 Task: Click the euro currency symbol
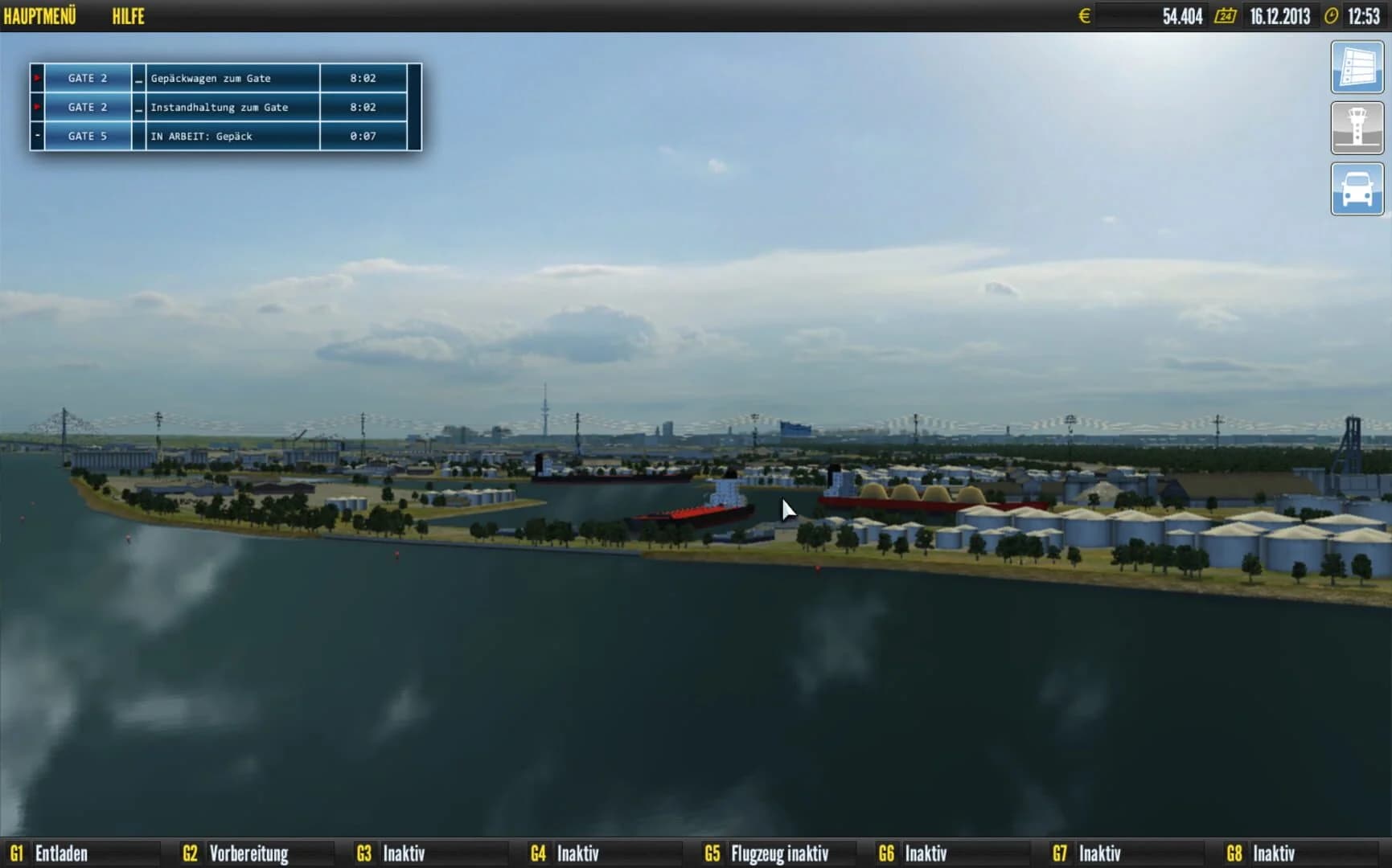tap(1085, 14)
